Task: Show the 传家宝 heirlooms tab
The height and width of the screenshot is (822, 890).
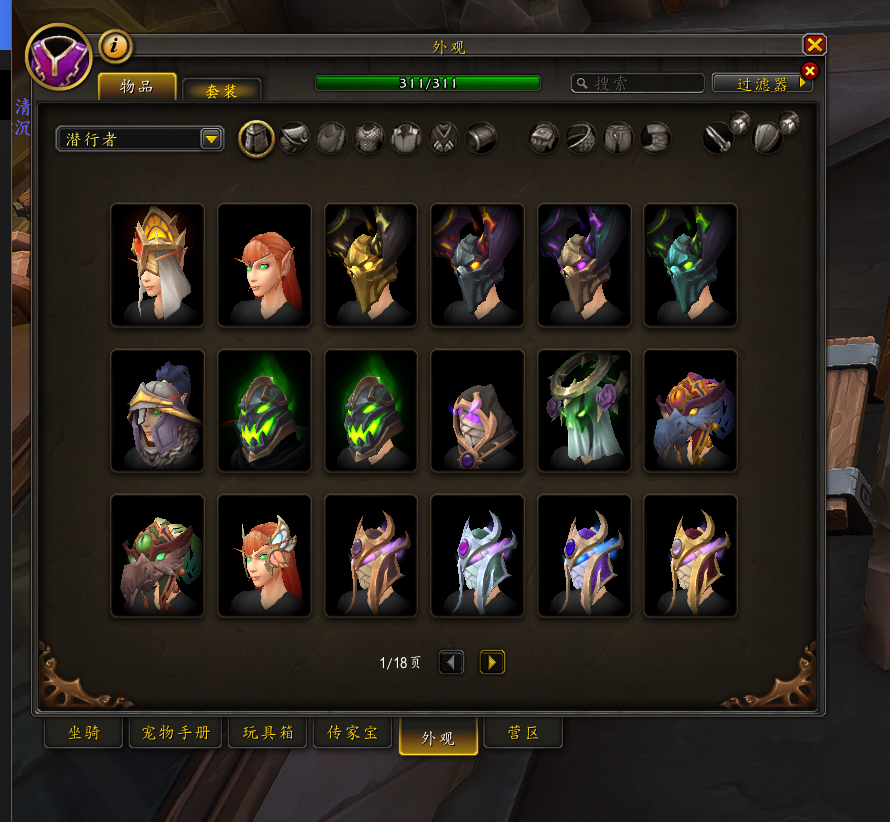Action: [x=352, y=733]
